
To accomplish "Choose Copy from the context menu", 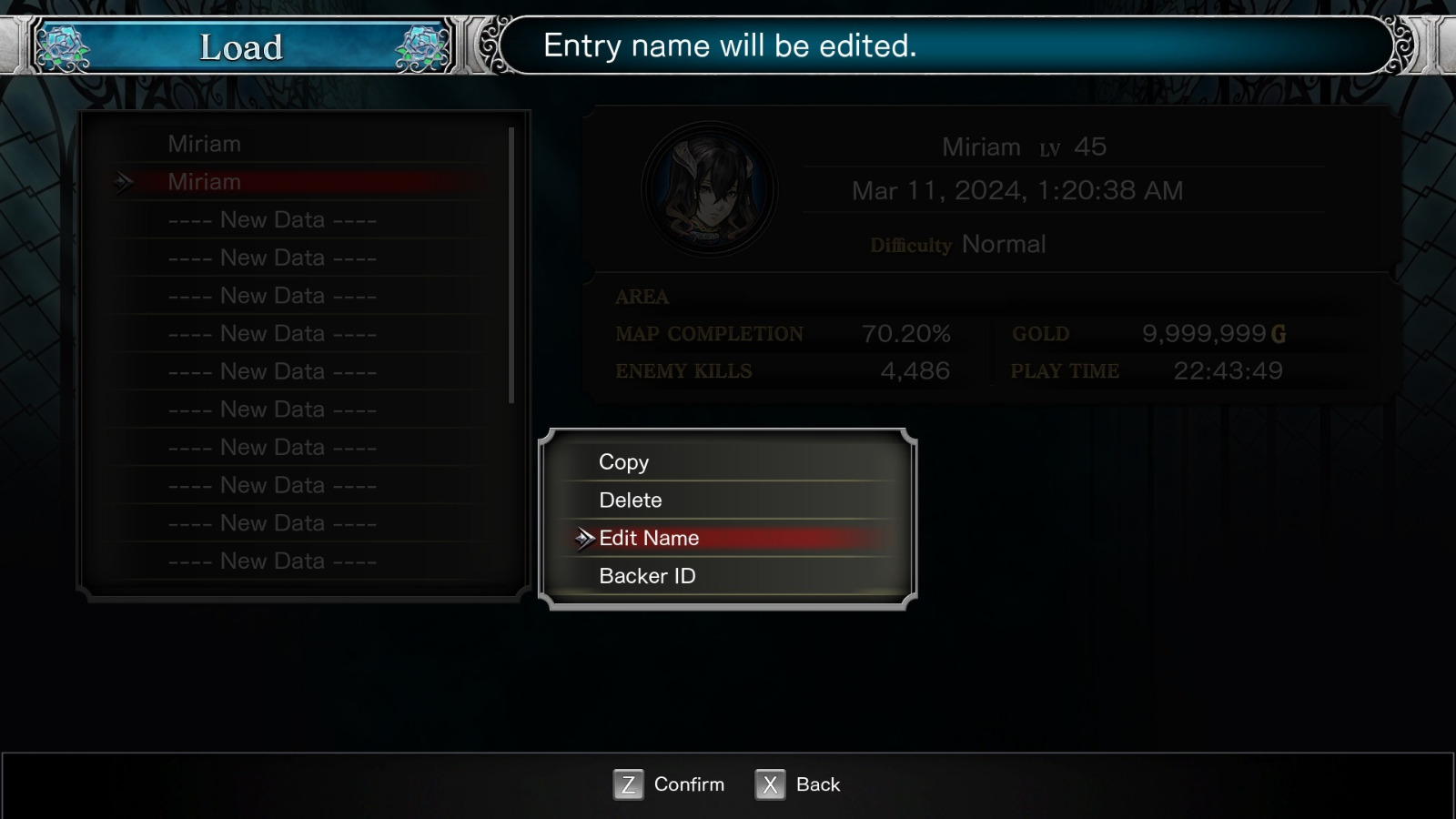I will [x=622, y=462].
